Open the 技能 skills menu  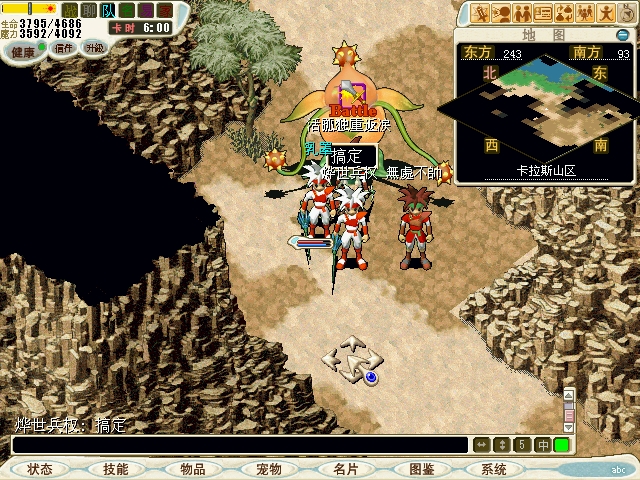[115, 469]
